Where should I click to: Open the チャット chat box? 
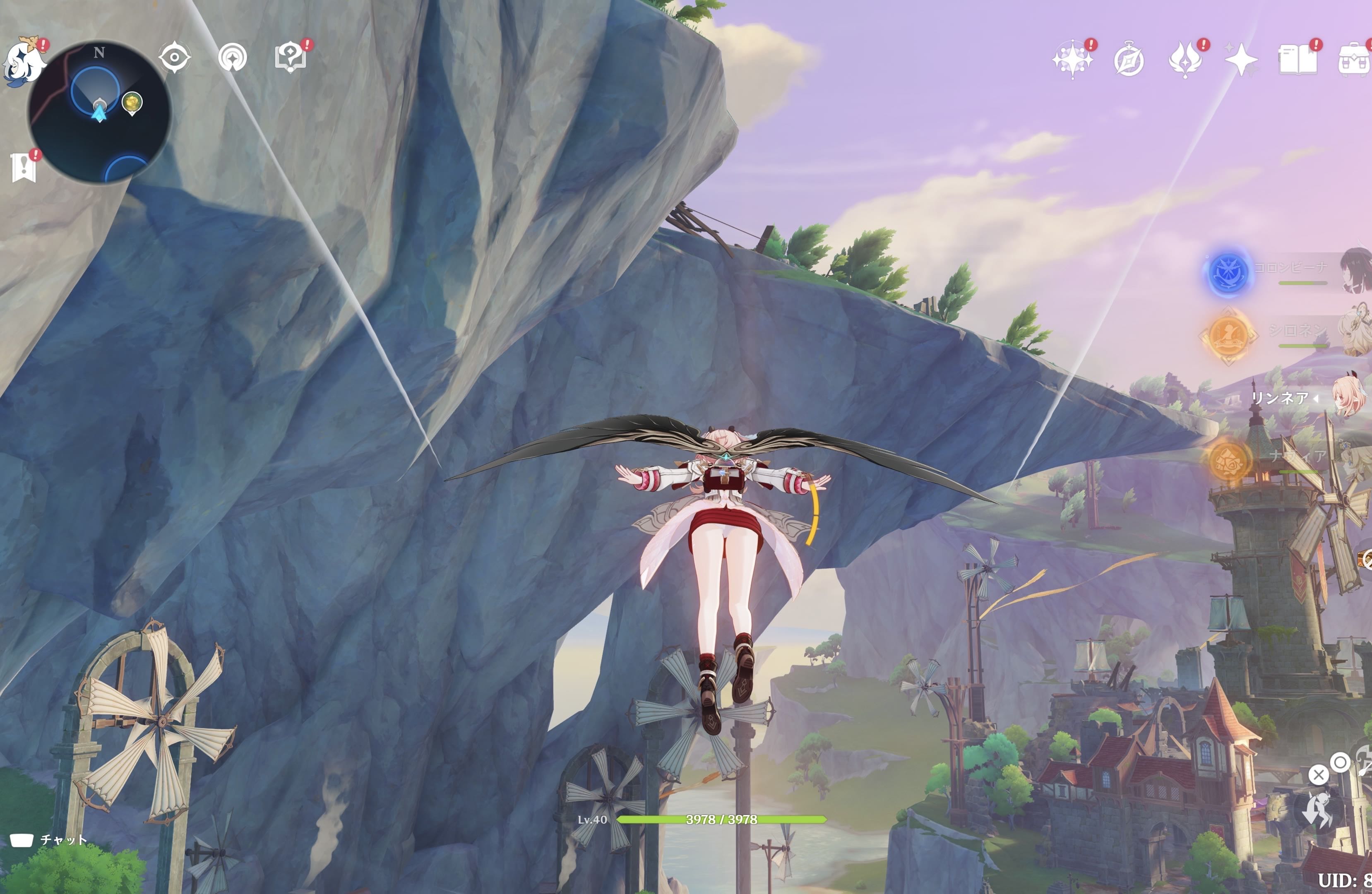(49, 840)
